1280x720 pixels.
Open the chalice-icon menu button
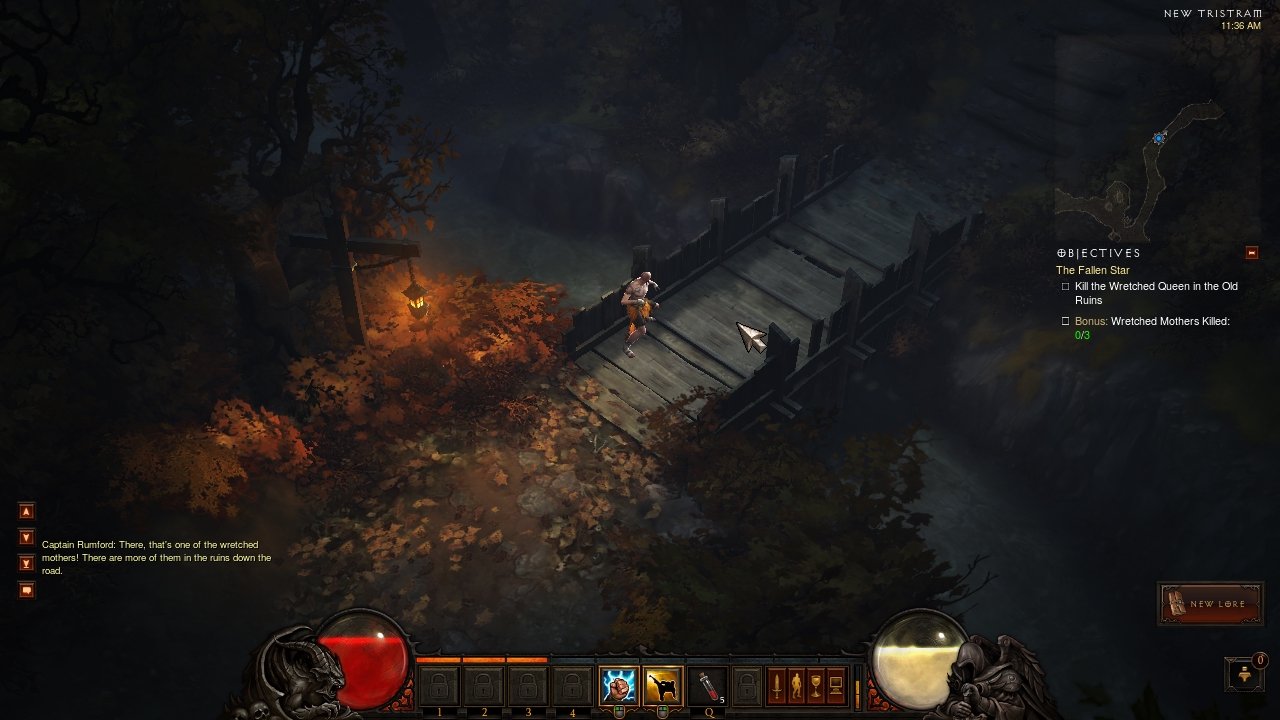click(816, 686)
